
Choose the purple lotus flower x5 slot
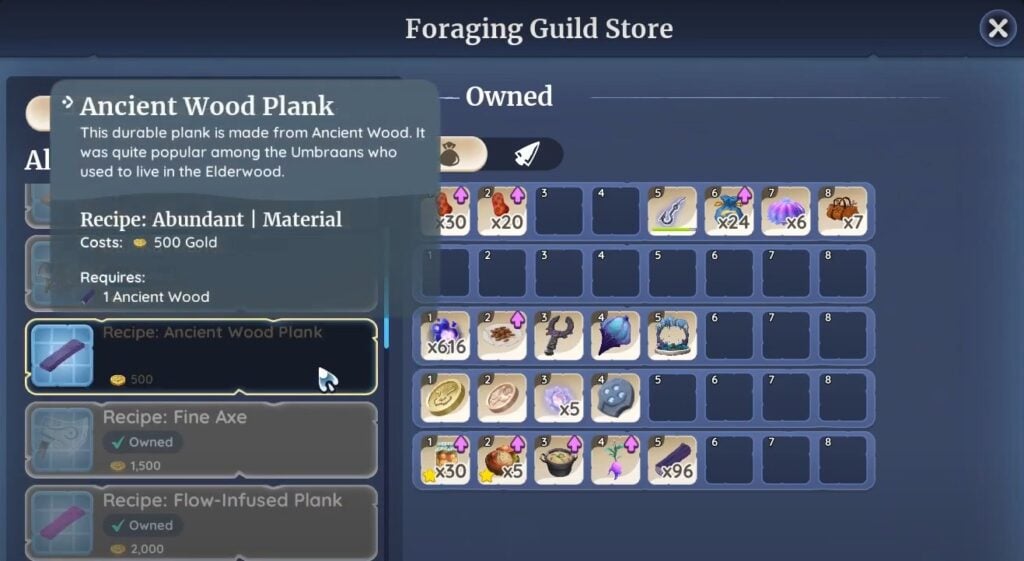click(558, 397)
